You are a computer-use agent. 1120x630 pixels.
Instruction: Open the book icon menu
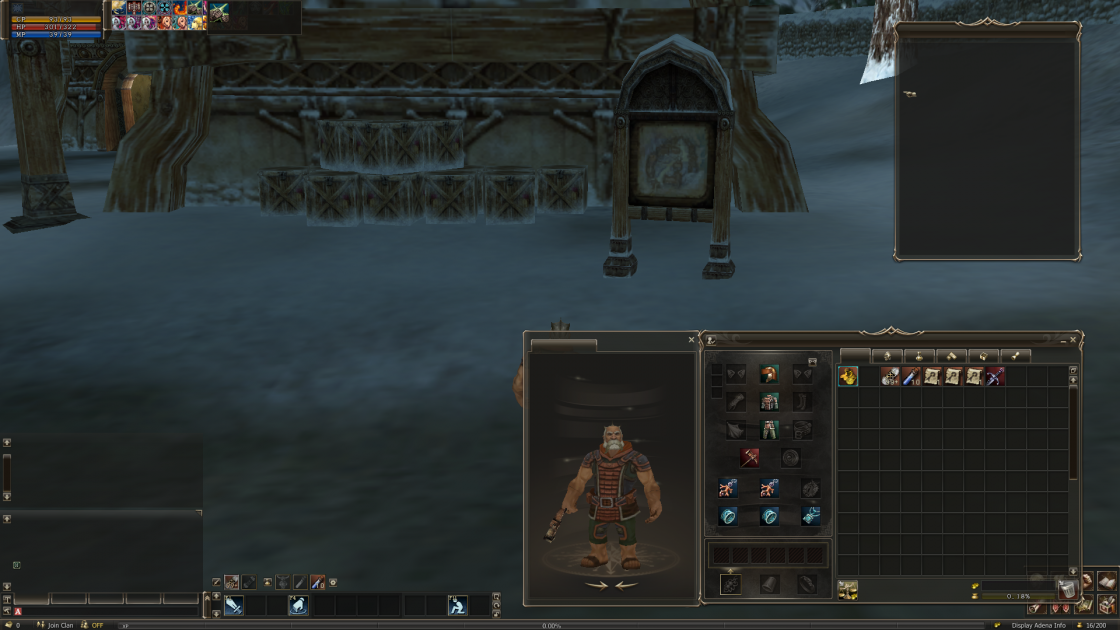pyautogui.click(x=1106, y=581)
